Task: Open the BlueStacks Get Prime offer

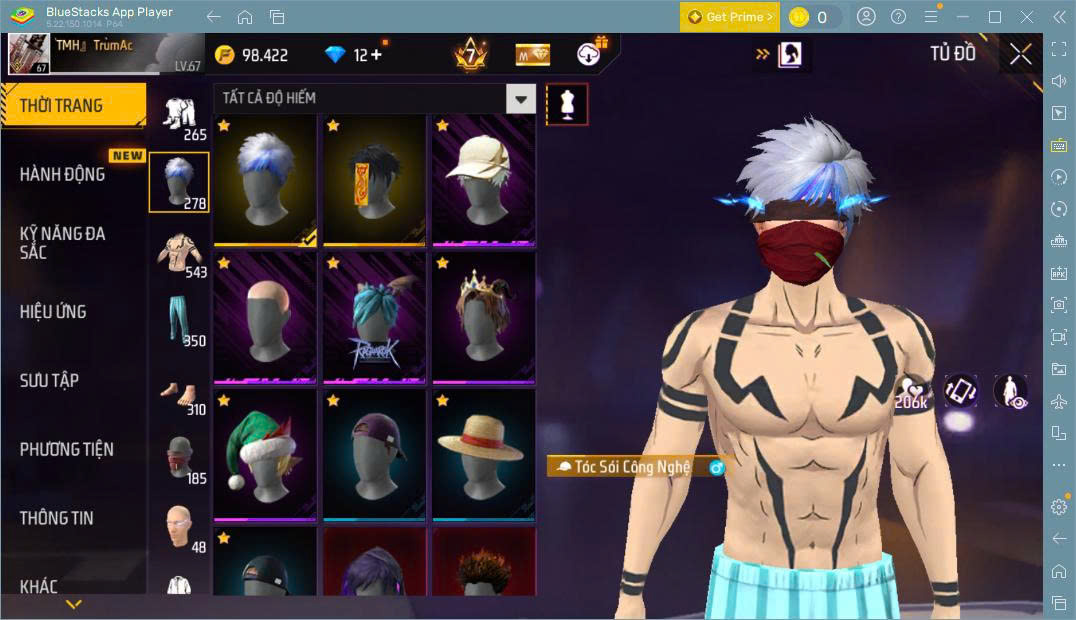Action: click(x=730, y=17)
